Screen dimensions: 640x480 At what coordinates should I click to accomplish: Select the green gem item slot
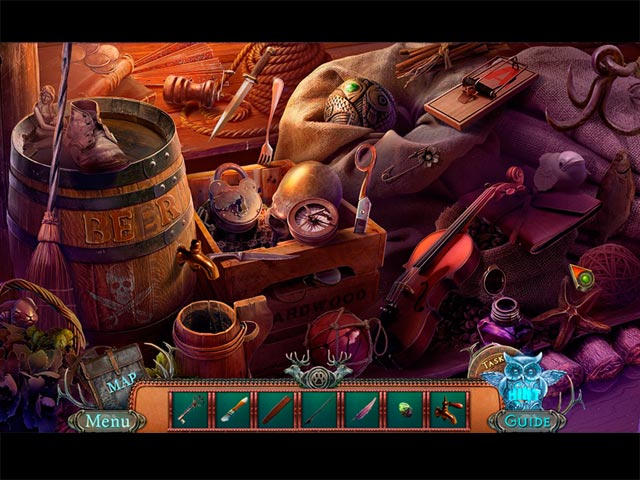pos(406,409)
